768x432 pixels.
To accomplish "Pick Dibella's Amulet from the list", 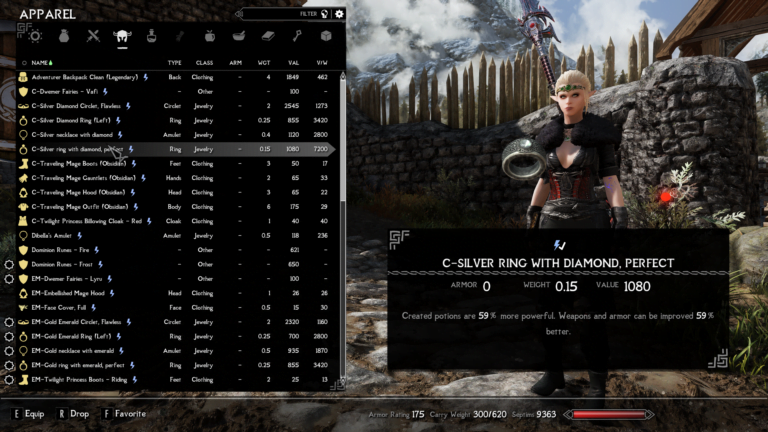I will pyautogui.click(x=54, y=235).
